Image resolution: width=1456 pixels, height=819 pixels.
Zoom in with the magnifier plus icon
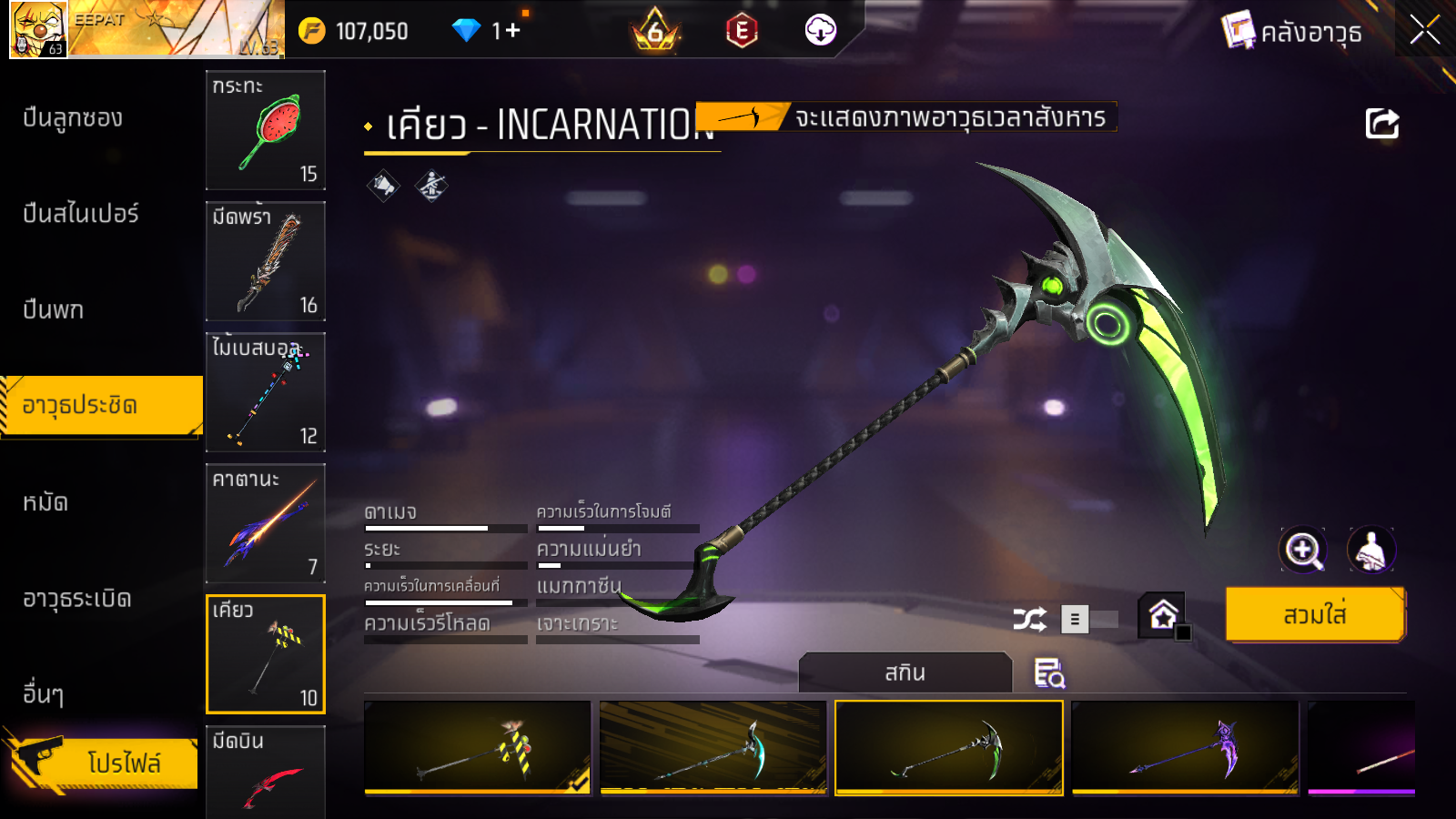(x=1303, y=550)
